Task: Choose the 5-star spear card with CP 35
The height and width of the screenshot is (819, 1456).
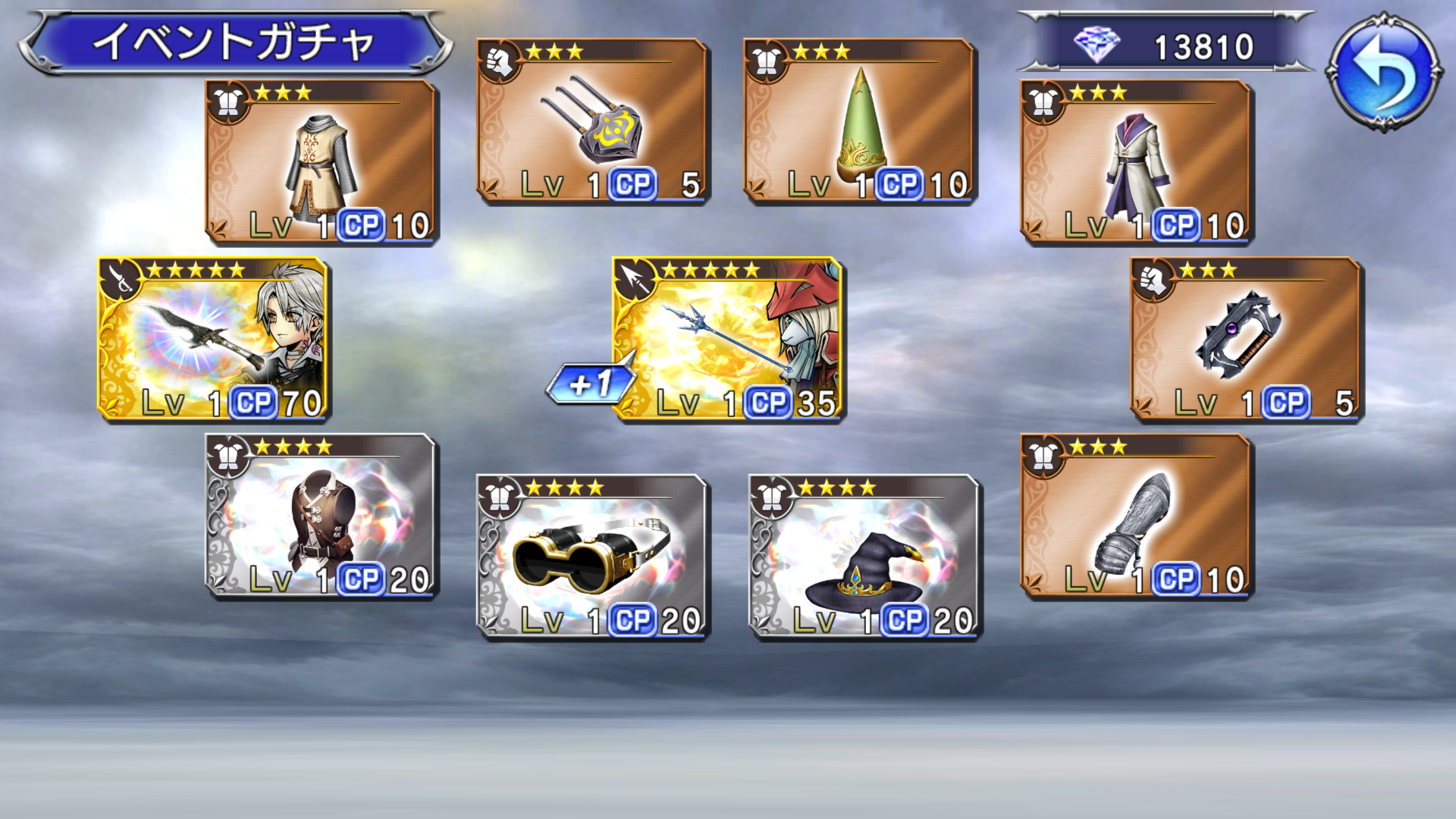Action: (x=728, y=338)
